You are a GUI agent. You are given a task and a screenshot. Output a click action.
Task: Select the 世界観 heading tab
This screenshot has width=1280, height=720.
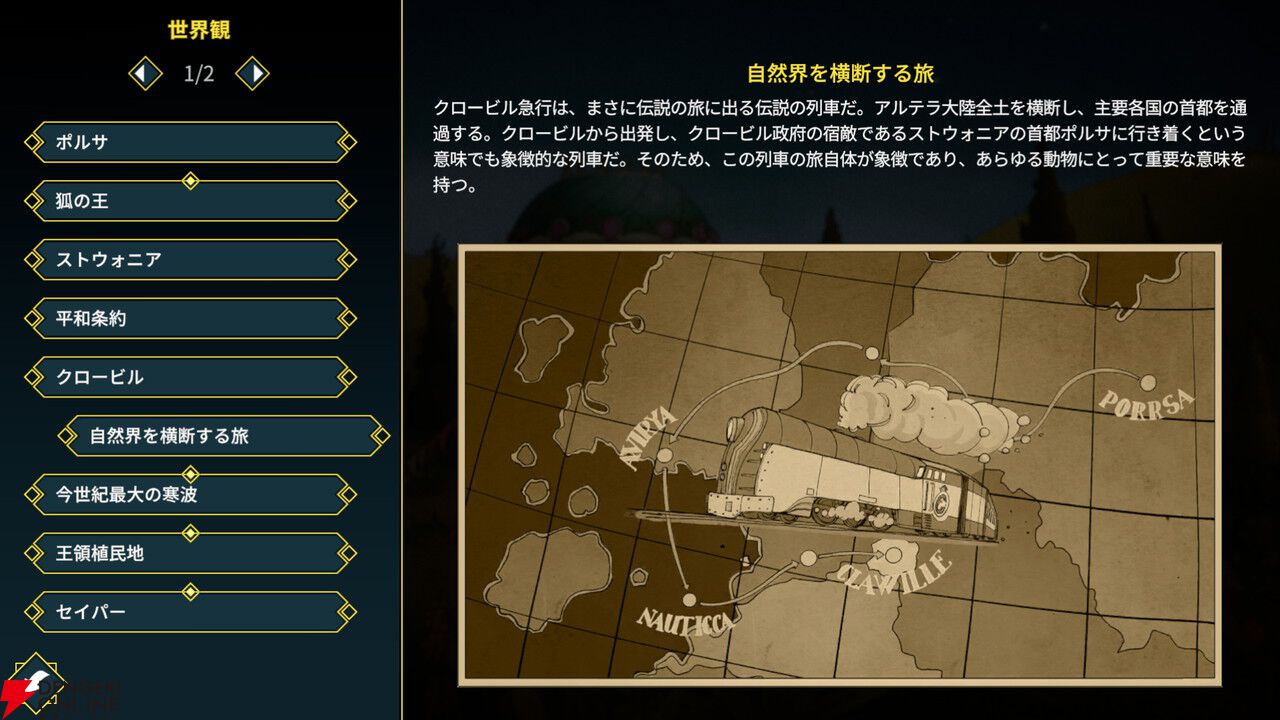point(199,30)
